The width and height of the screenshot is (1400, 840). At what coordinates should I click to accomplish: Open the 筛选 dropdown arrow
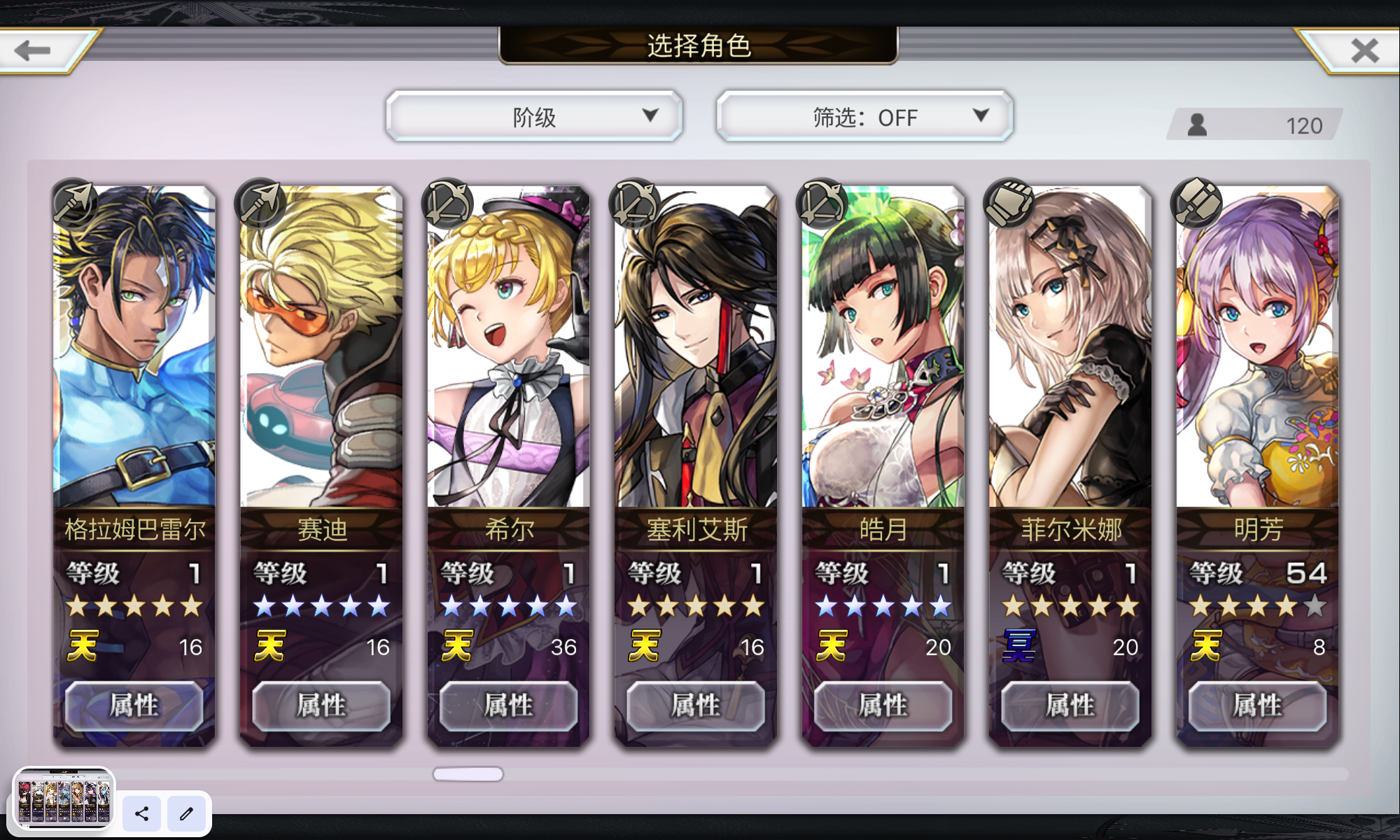point(983,117)
